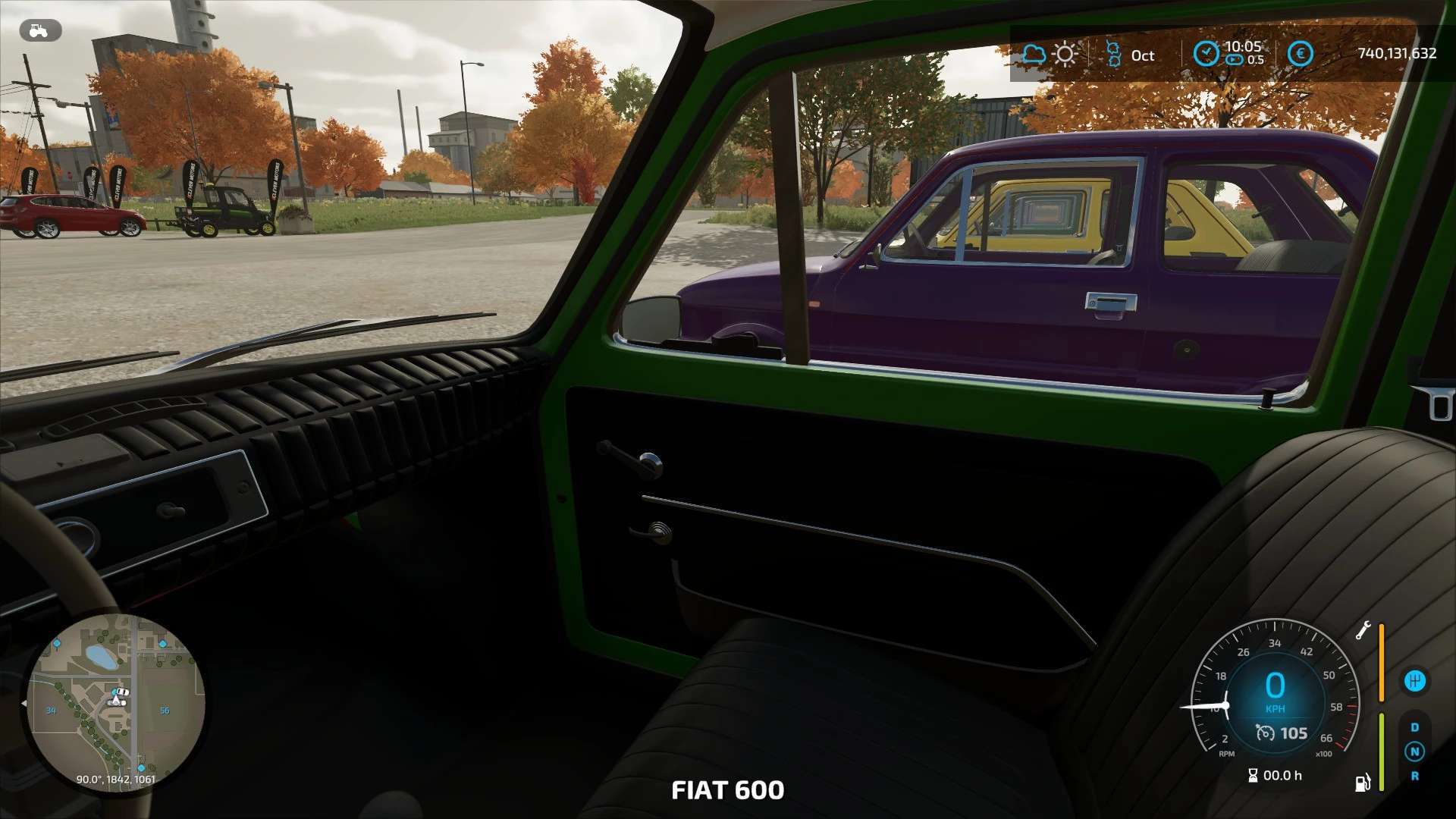The width and height of the screenshot is (1456, 819).
Task: Click the clock time icon
Action: click(1206, 54)
